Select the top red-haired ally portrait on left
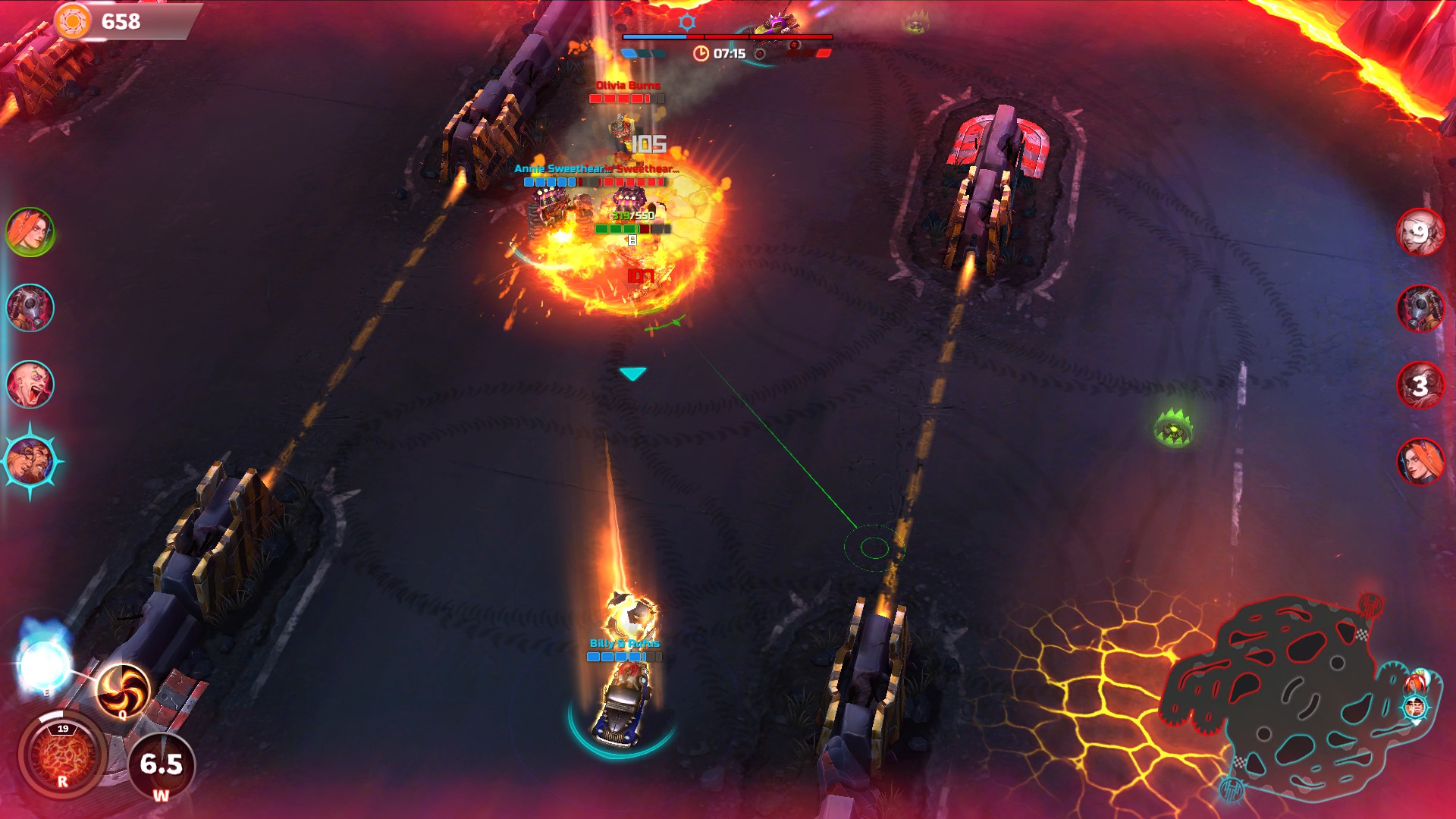The height and width of the screenshot is (819, 1456). pos(30,234)
